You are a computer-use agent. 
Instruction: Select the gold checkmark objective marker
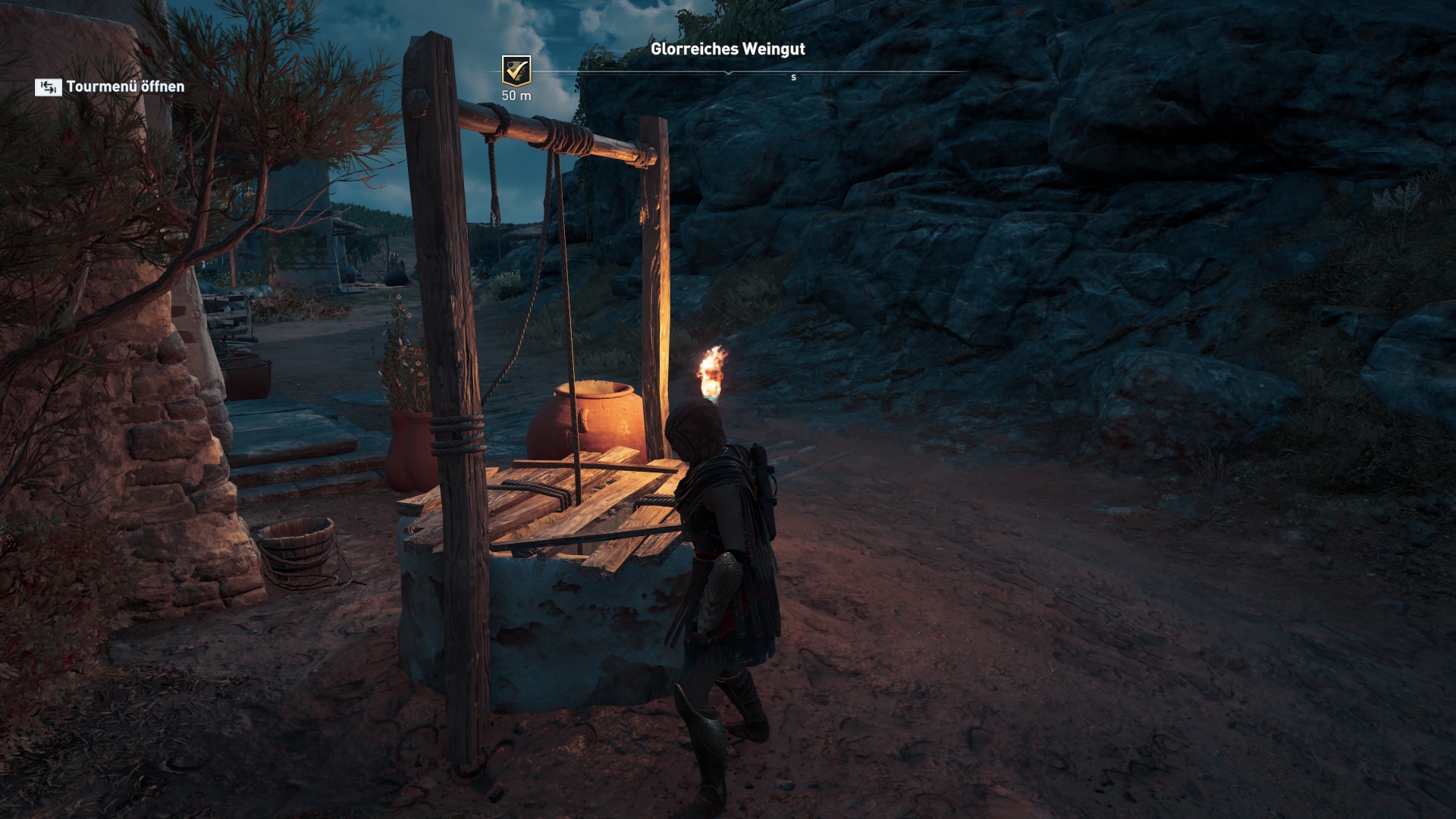[516, 71]
